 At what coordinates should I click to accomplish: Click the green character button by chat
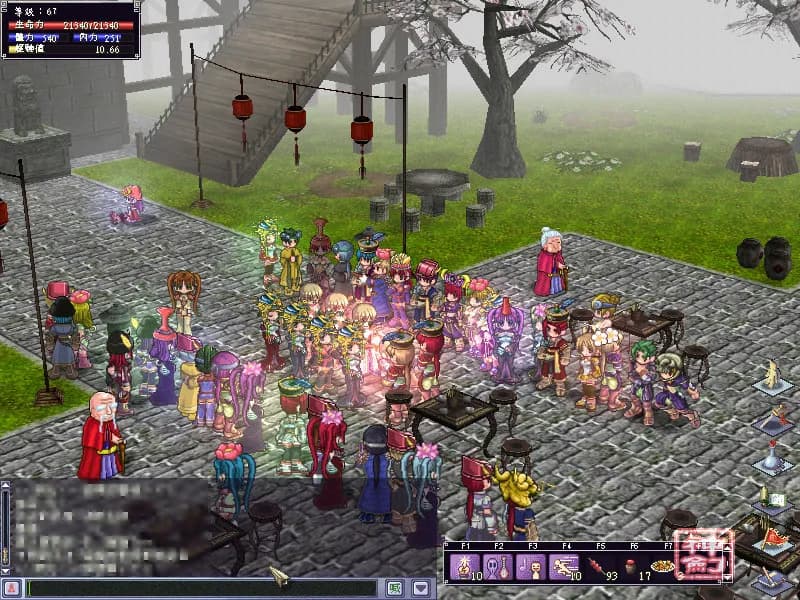coord(395,588)
